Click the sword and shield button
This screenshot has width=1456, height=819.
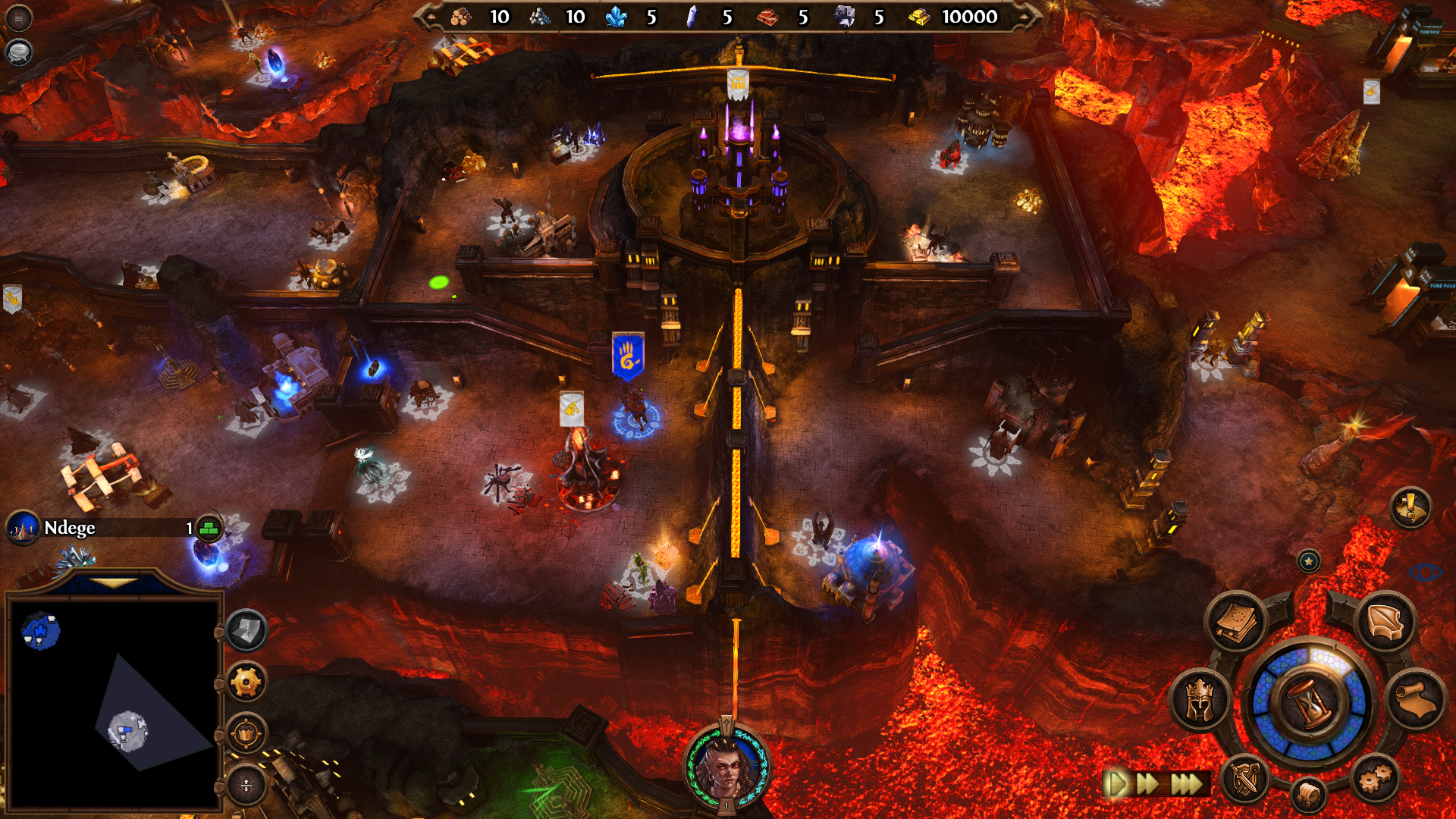[1245, 779]
